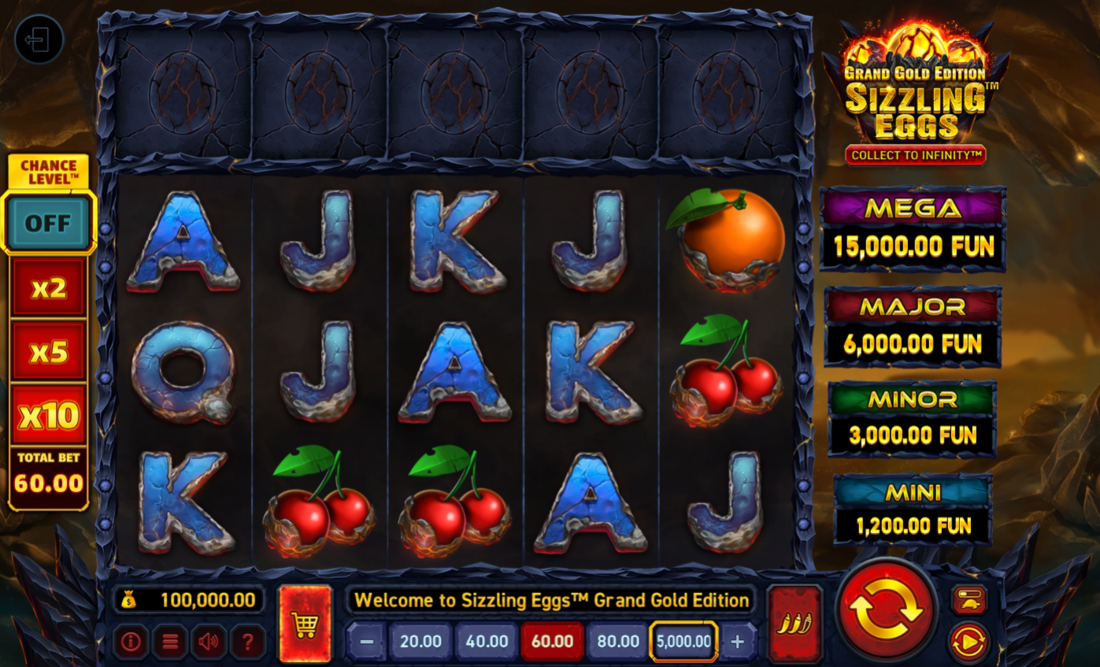Exit the game via the door icon
1100x667 pixels.
point(39,40)
